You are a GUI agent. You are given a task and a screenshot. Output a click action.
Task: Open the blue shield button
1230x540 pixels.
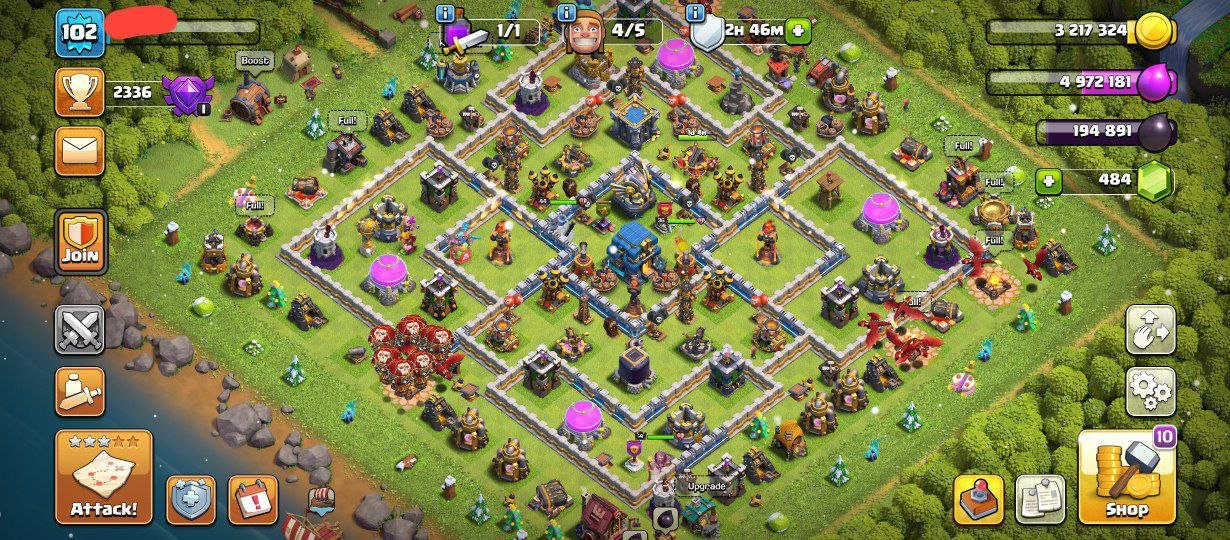(x=191, y=499)
